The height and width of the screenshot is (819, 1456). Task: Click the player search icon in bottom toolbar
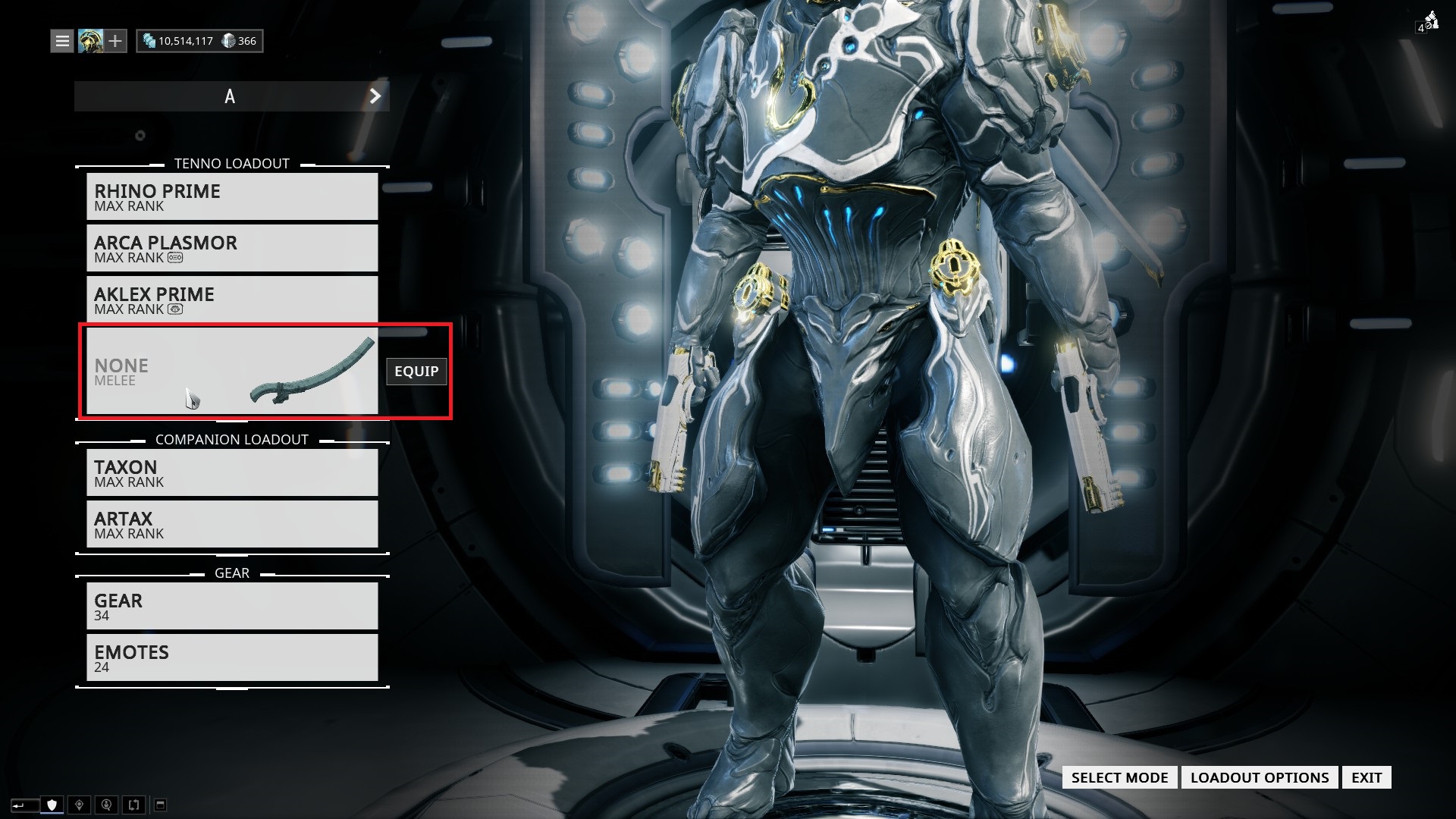[x=106, y=804]
